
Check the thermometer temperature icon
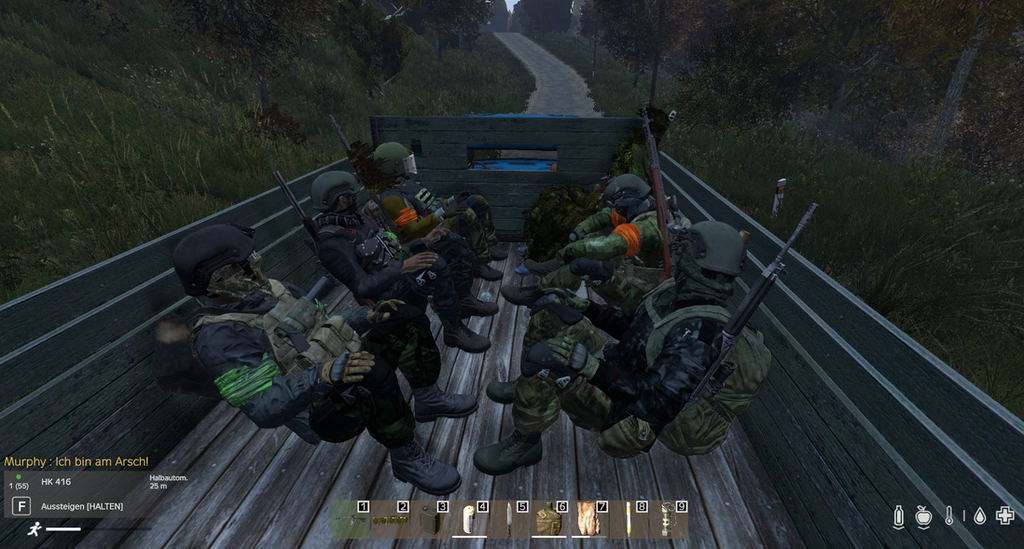point(950,516)
